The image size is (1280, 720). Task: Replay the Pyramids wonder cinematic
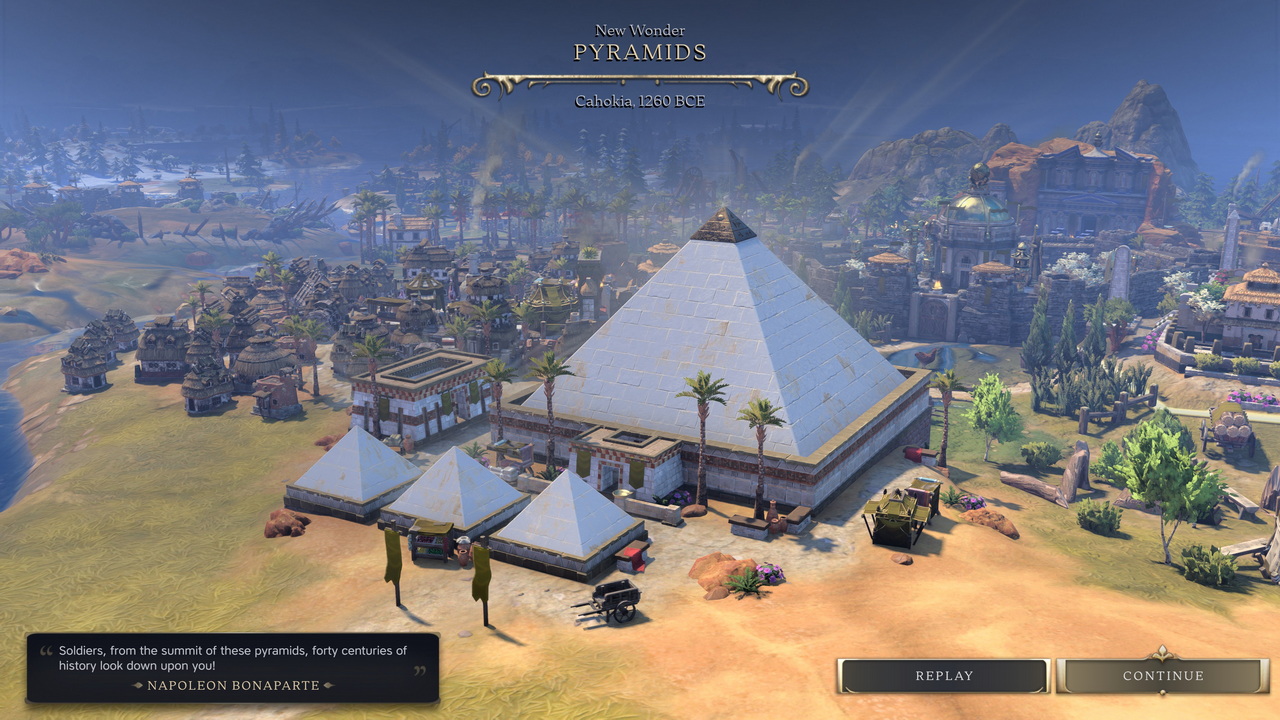pos(944,676)
